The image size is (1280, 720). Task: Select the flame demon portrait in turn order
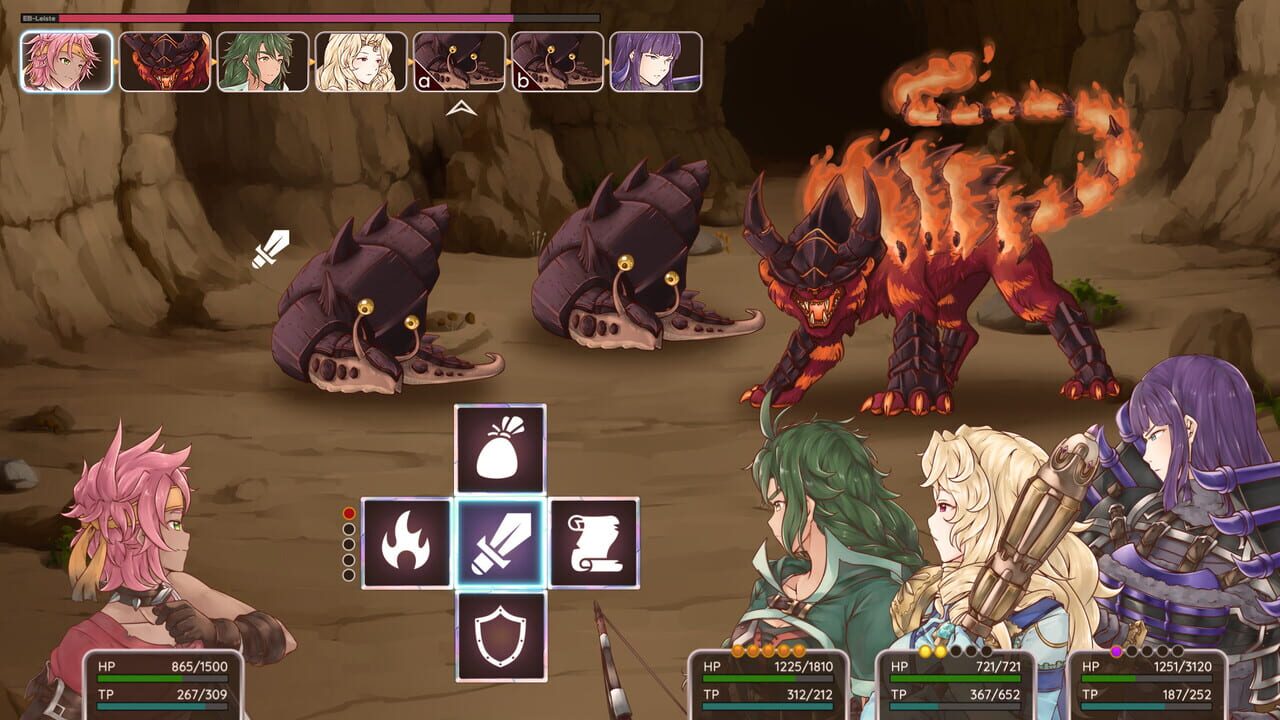(x=160, y=60)
